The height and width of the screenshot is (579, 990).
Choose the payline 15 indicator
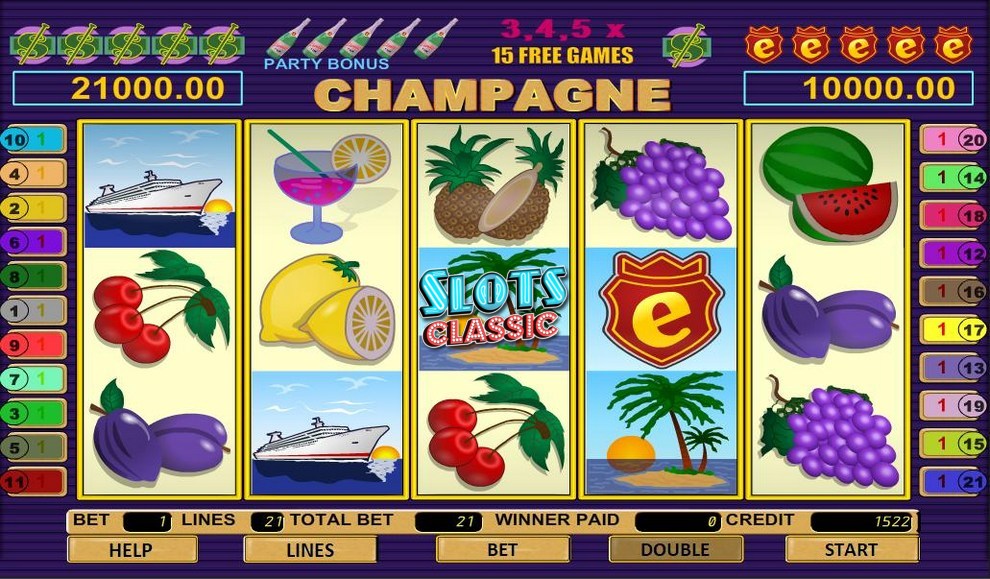pos(954,442)
